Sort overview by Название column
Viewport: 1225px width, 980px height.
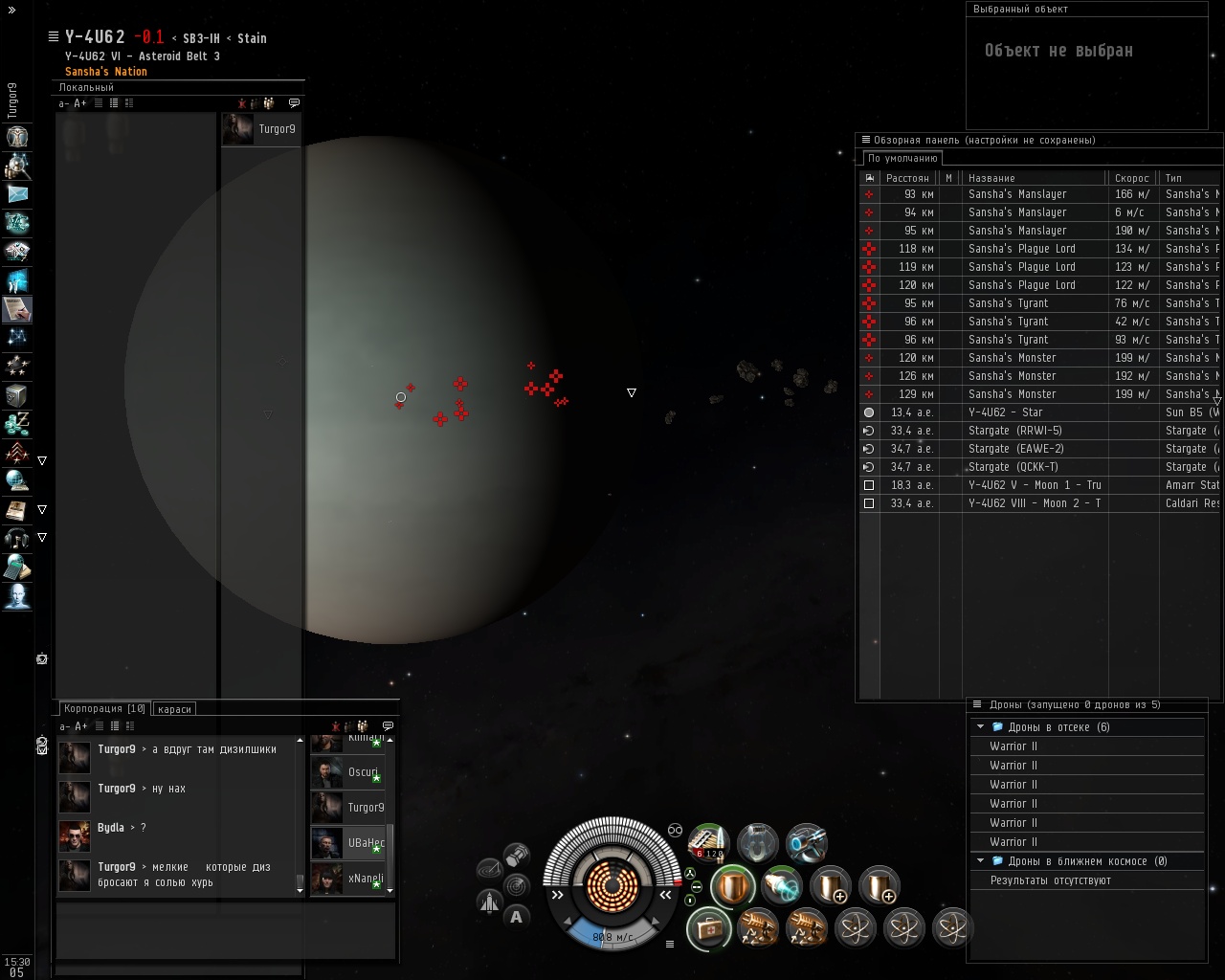pos(1034,178)
